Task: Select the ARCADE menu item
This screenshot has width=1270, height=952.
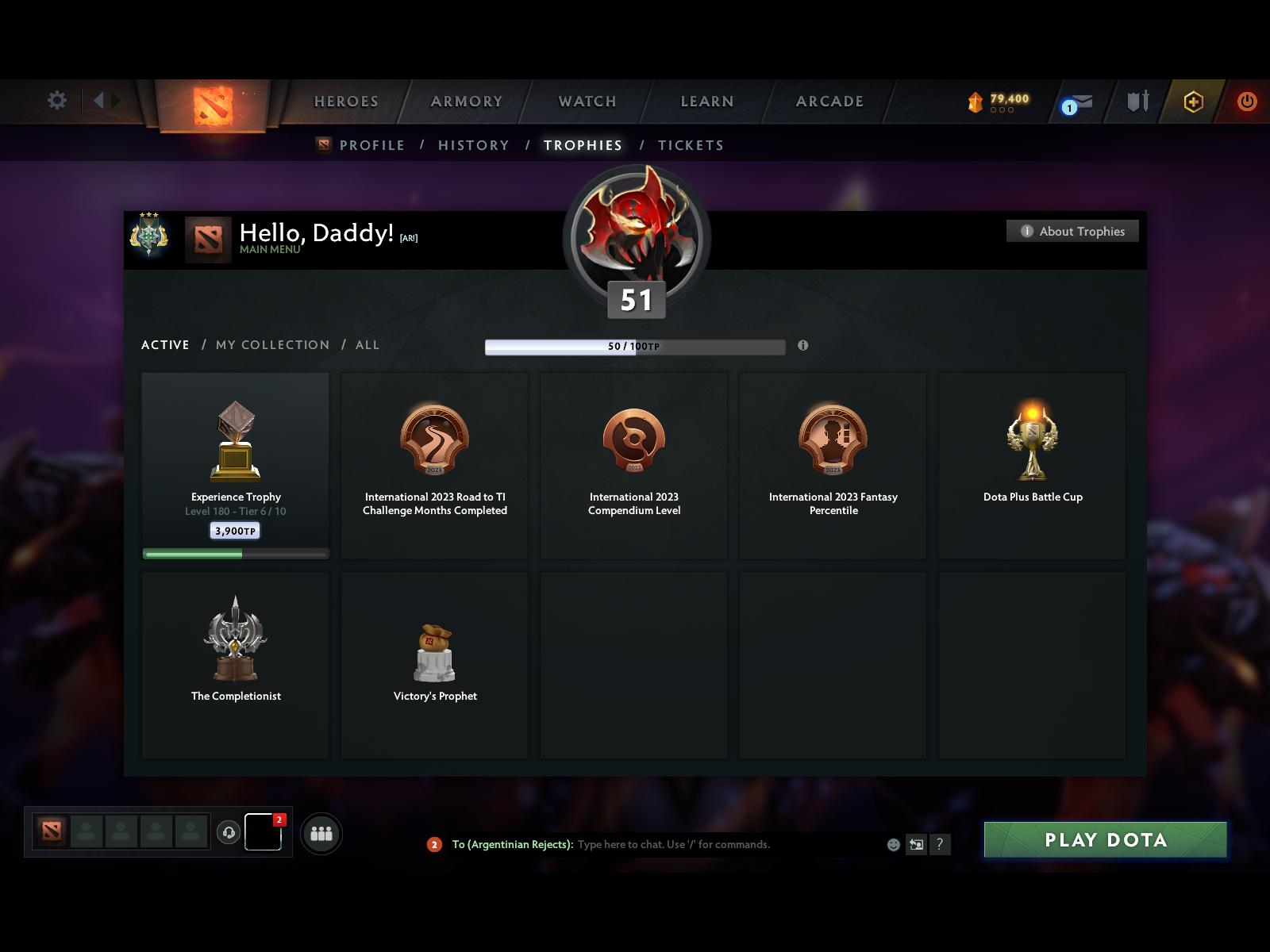Action: pyautogui.click(x=829, y=102)
